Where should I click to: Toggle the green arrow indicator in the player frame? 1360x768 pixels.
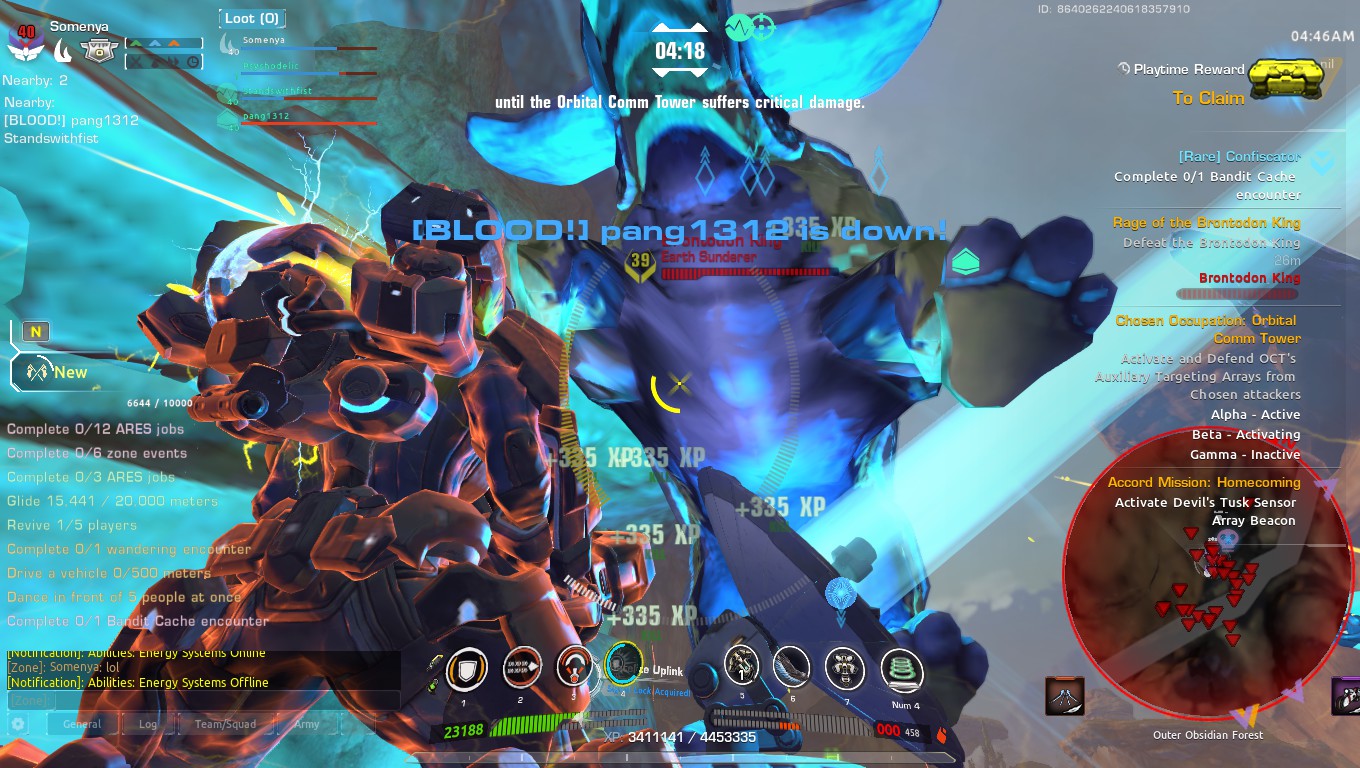point(136,43)
